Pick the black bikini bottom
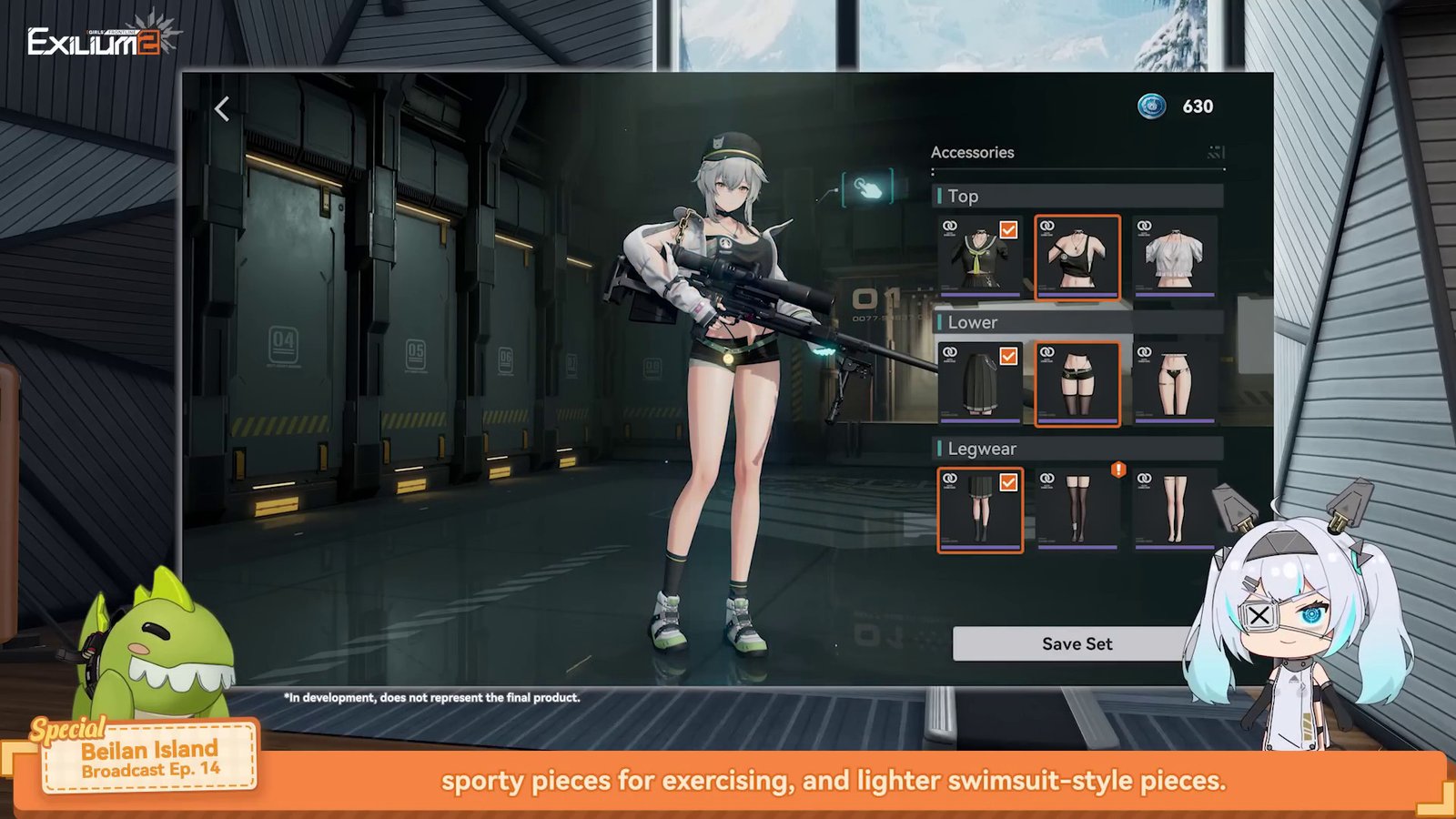Viewport: 1456px width, 819px height. tap(1175, 383)
